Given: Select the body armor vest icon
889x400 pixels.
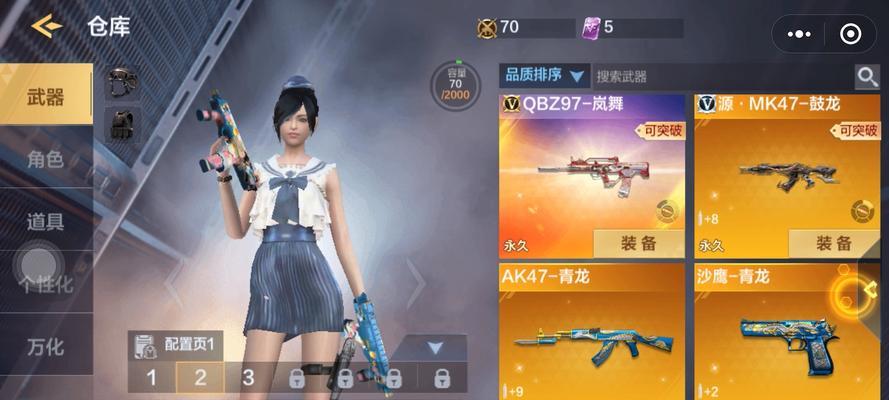Looking at the screenshot, I should [122, 124].
